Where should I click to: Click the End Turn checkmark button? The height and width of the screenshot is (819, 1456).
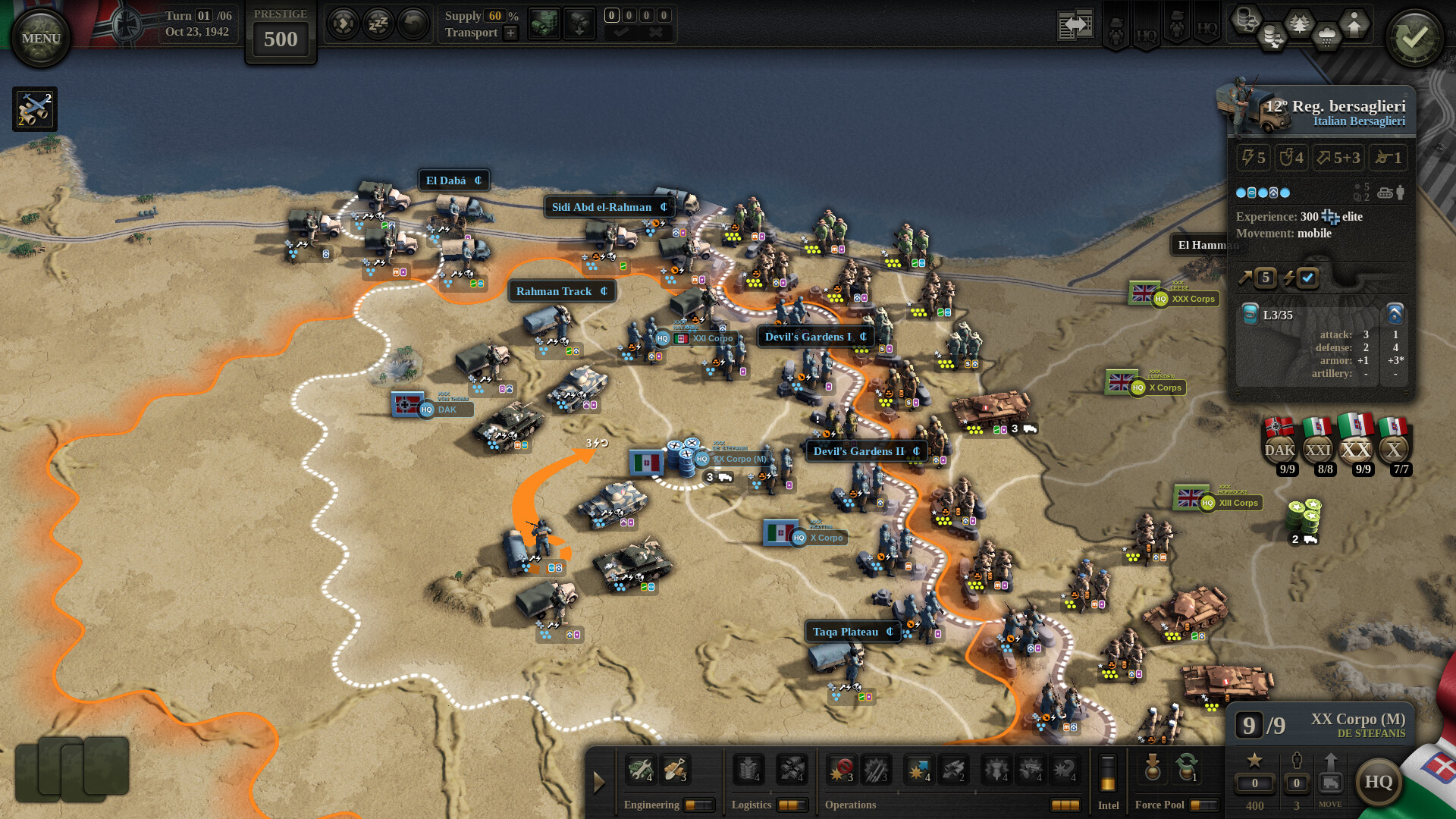(1412, 38)
